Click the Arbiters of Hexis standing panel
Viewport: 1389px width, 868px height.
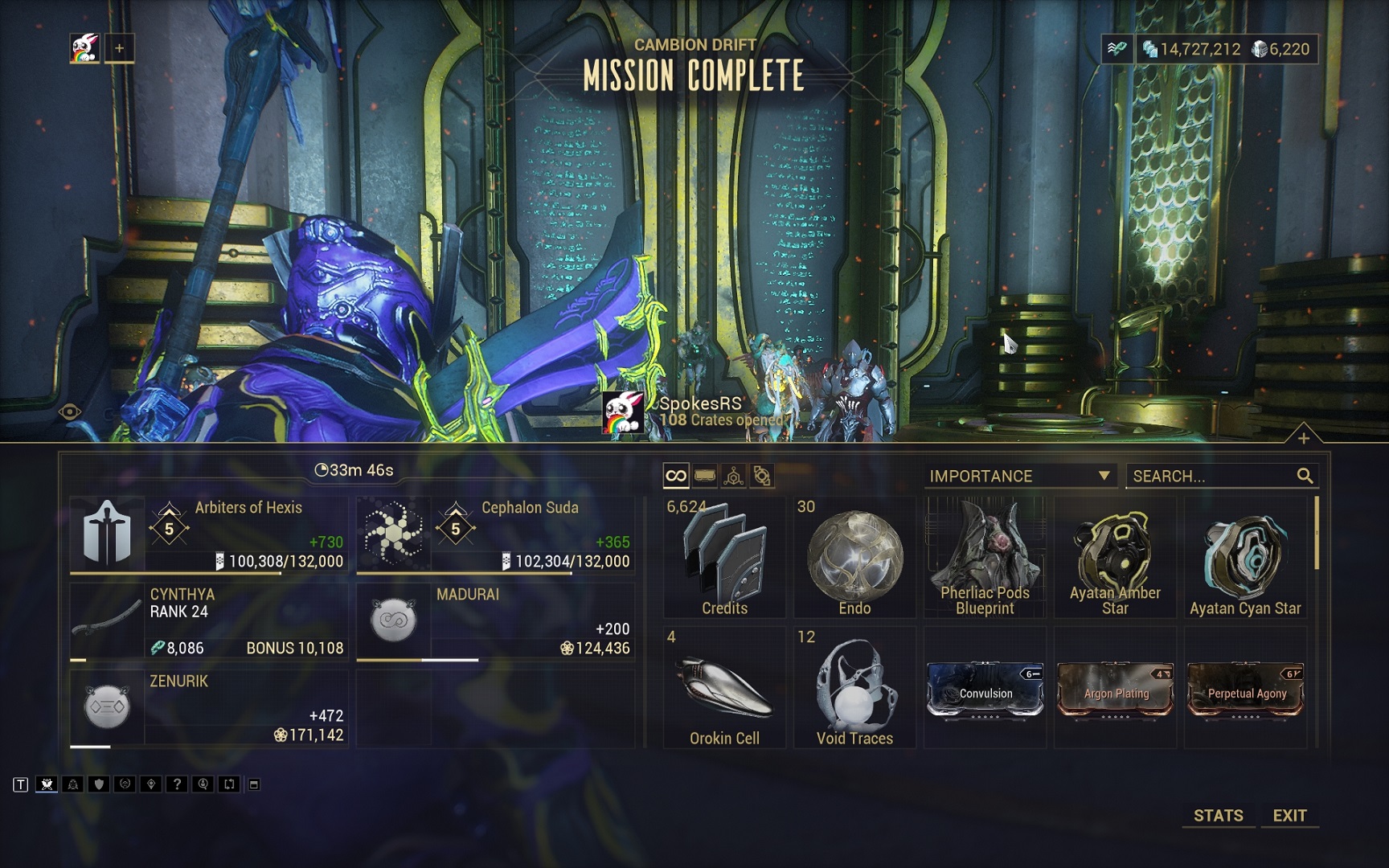tap(209, 534)
